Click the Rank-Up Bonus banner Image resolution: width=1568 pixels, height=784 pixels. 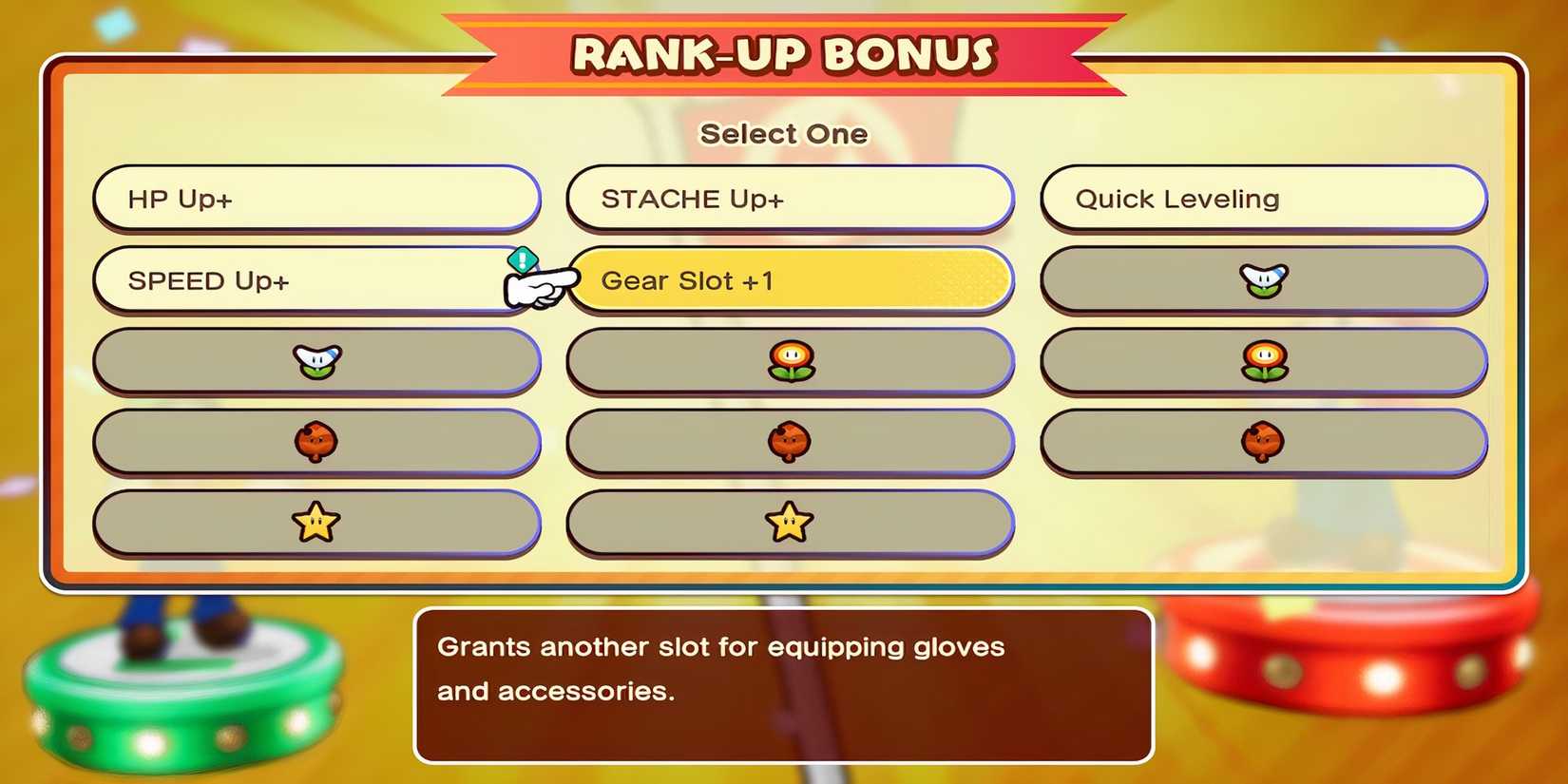pos(784,52)
